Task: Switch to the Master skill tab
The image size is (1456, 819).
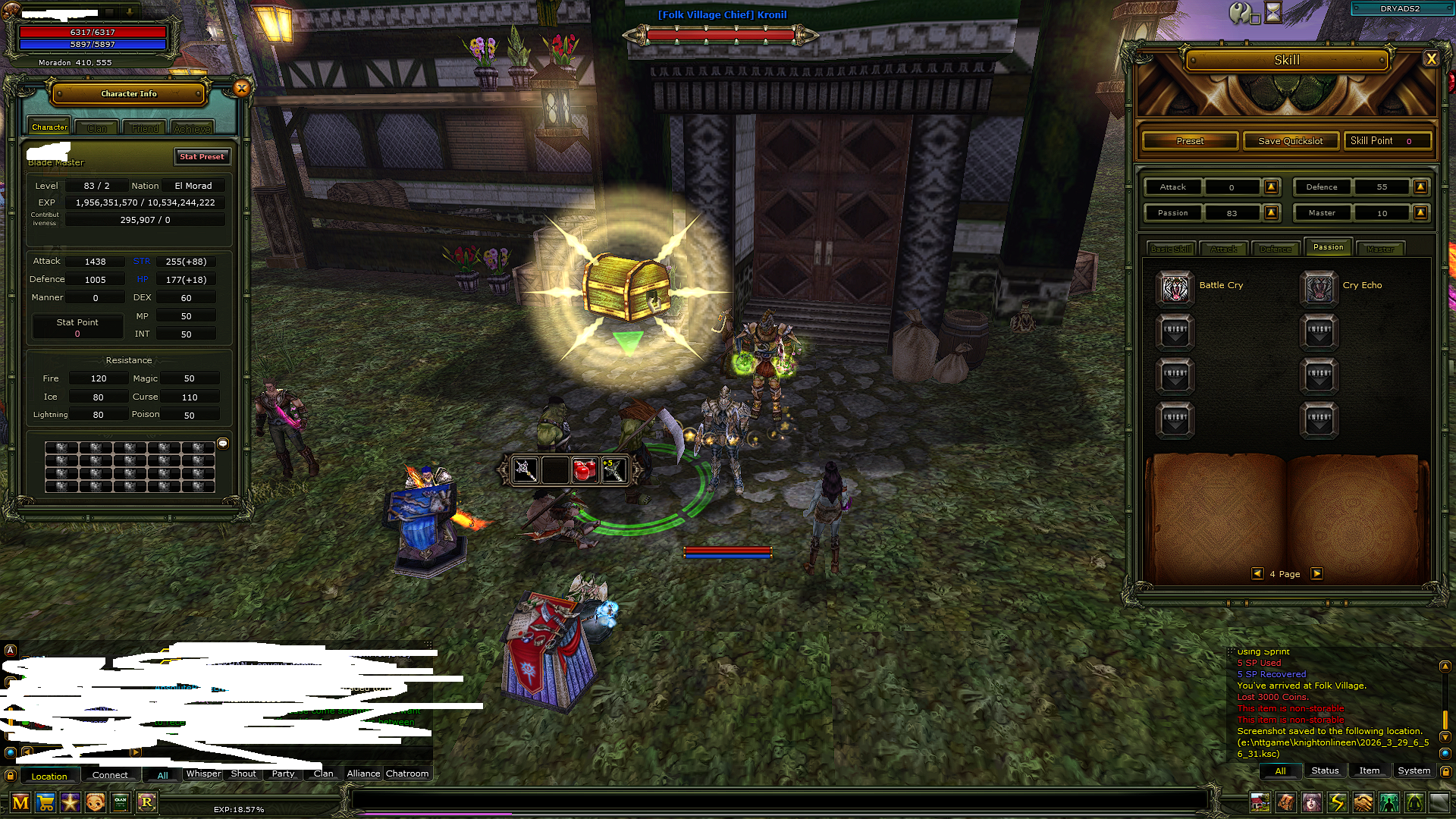Action: click(x=1381, y=248)
